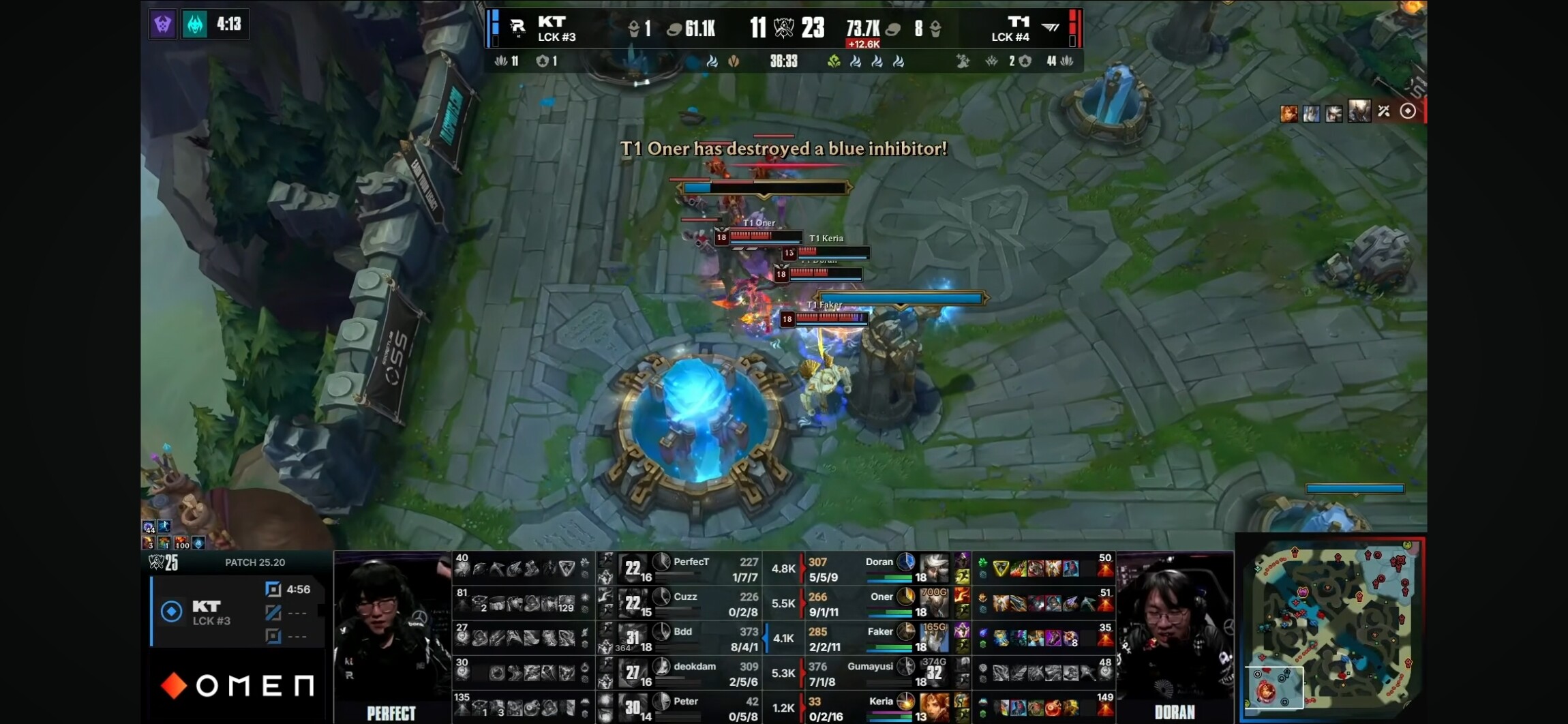Click the OMEN sponsor logo
This screenshot has width=1568, height=724.
(x=239, y=685)
